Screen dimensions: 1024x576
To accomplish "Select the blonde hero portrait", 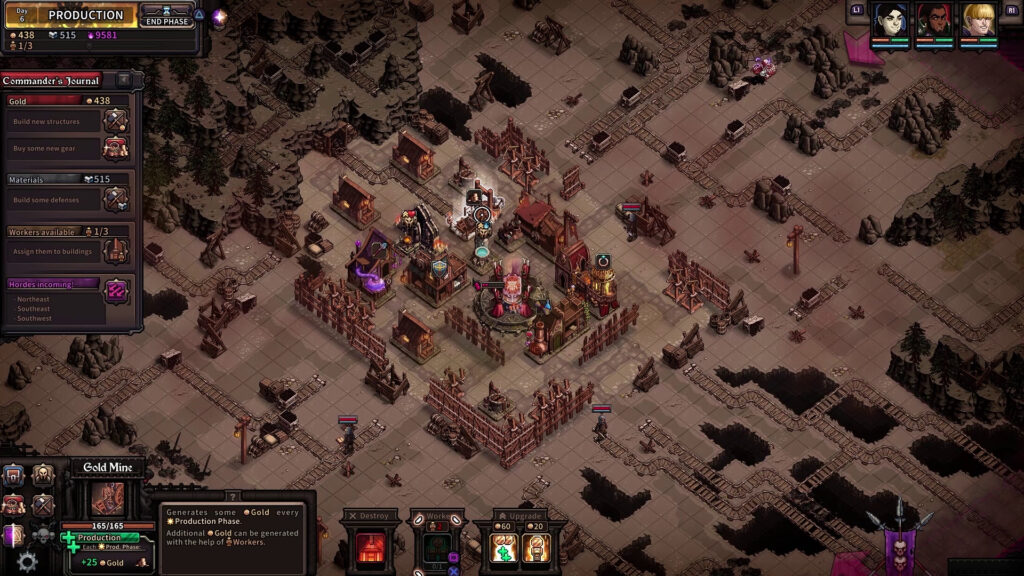I will (x=978, y=19).
